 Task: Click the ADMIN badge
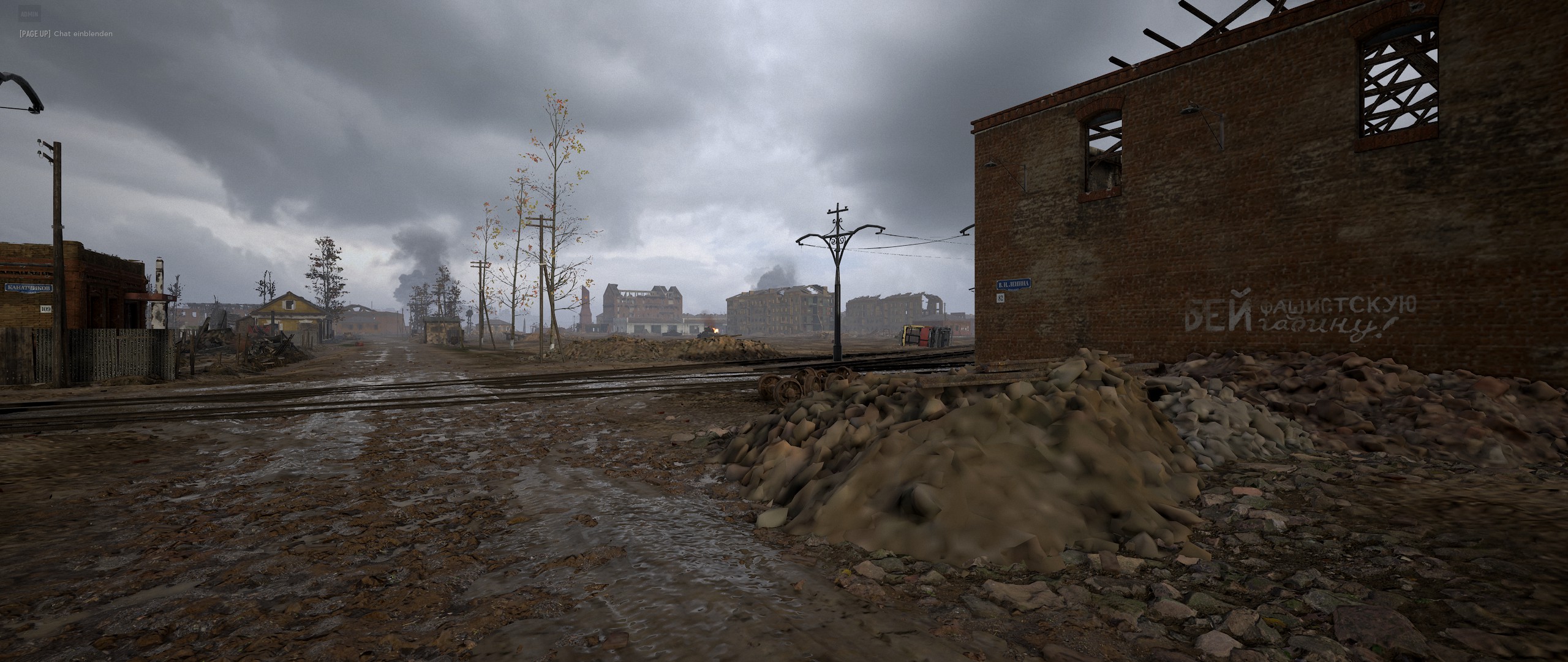(30, 13)
